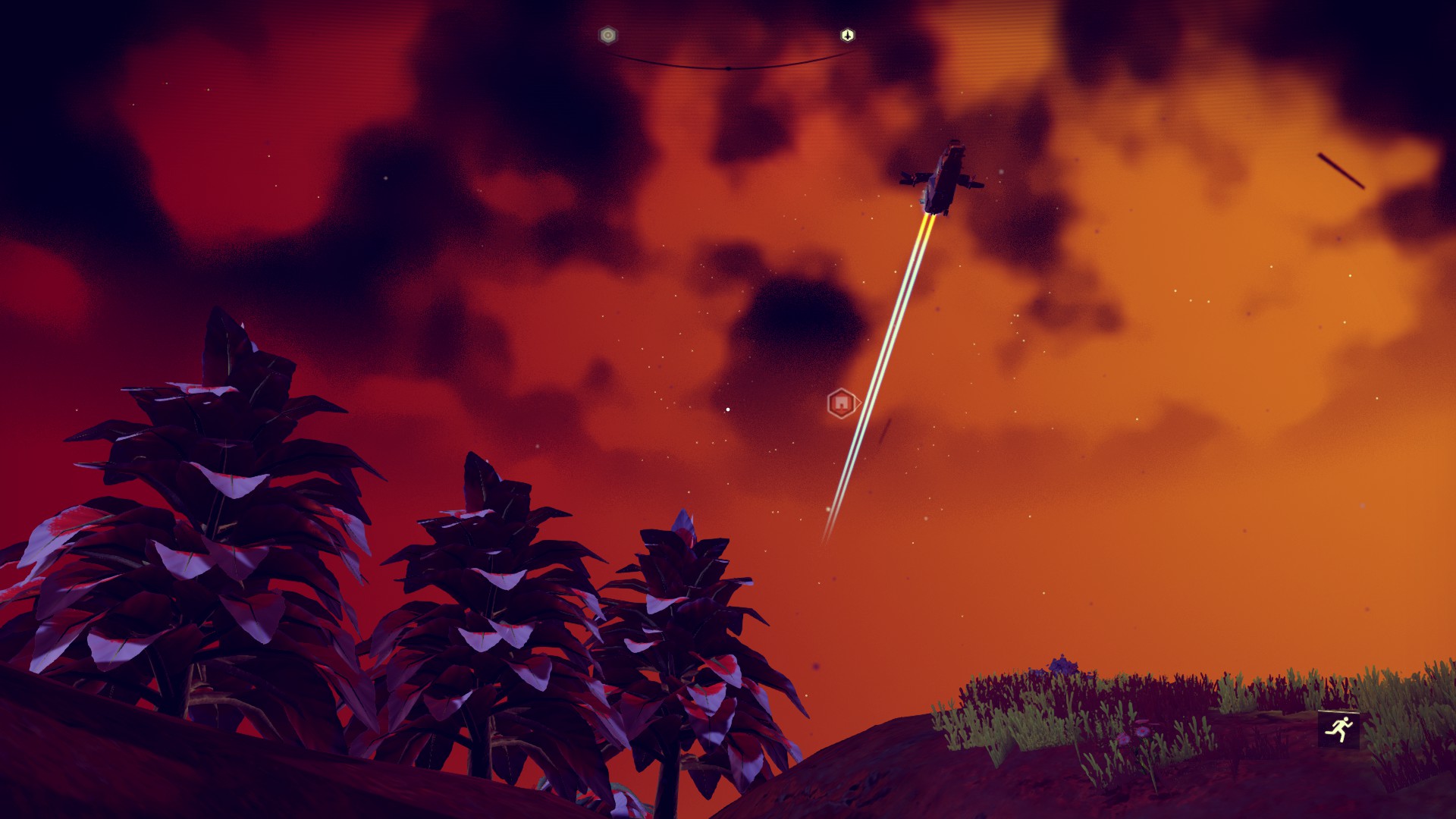Select the grey circular compass marker

pyautogui.click(x=607, y=36)
